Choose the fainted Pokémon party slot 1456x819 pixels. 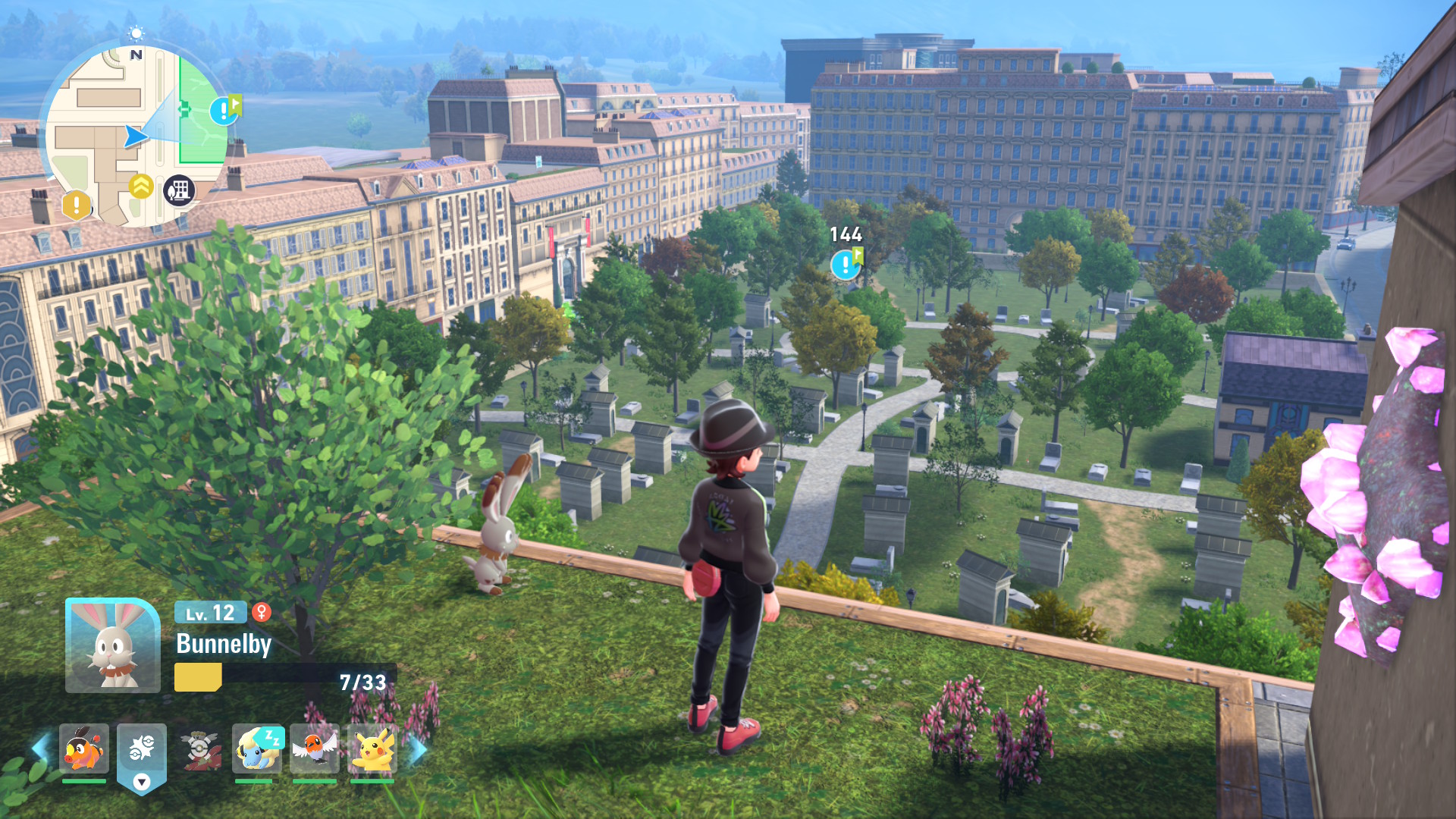(x=199, y=748)
